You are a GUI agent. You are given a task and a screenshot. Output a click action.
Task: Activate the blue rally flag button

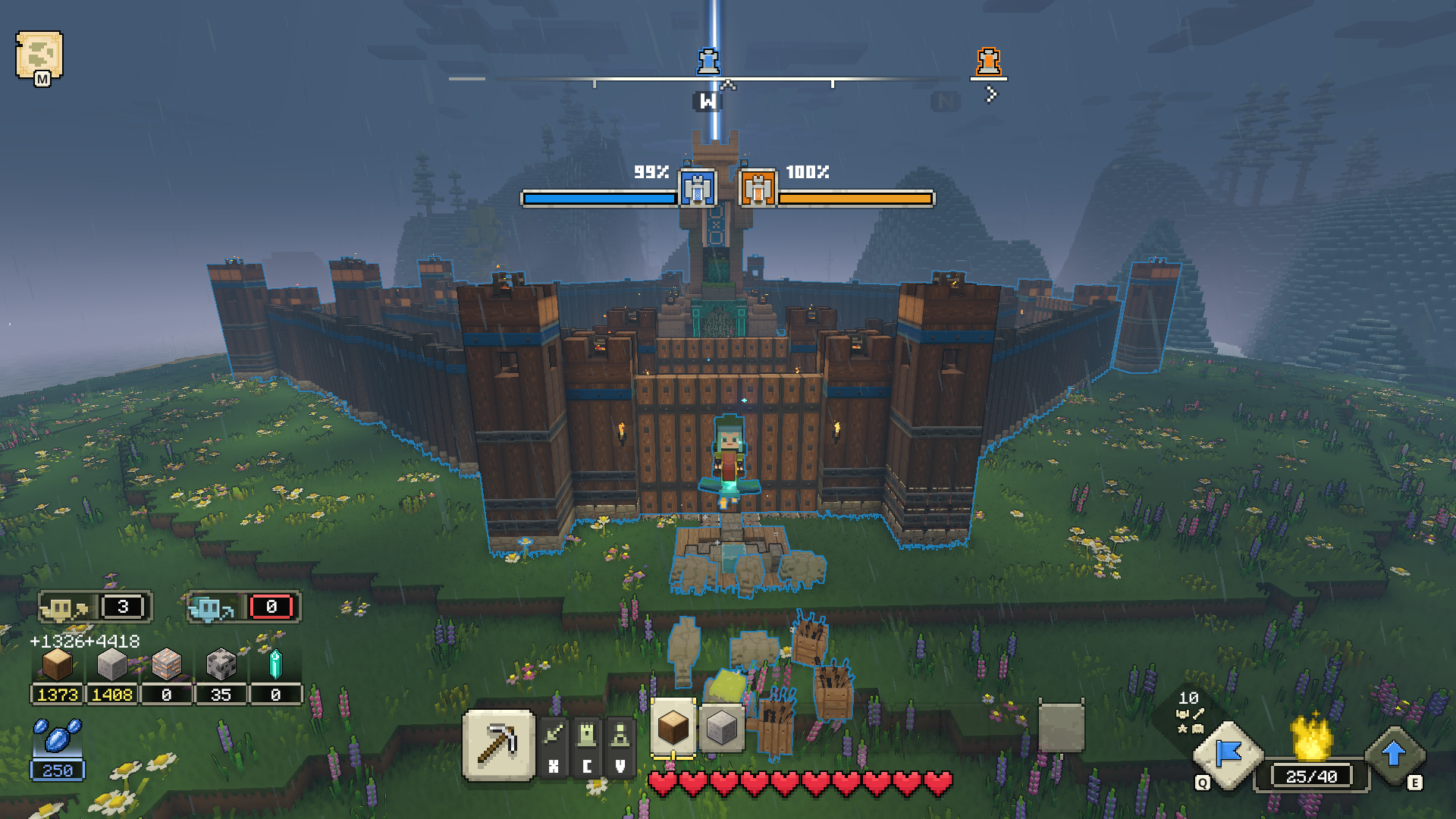pos(1228,754)
